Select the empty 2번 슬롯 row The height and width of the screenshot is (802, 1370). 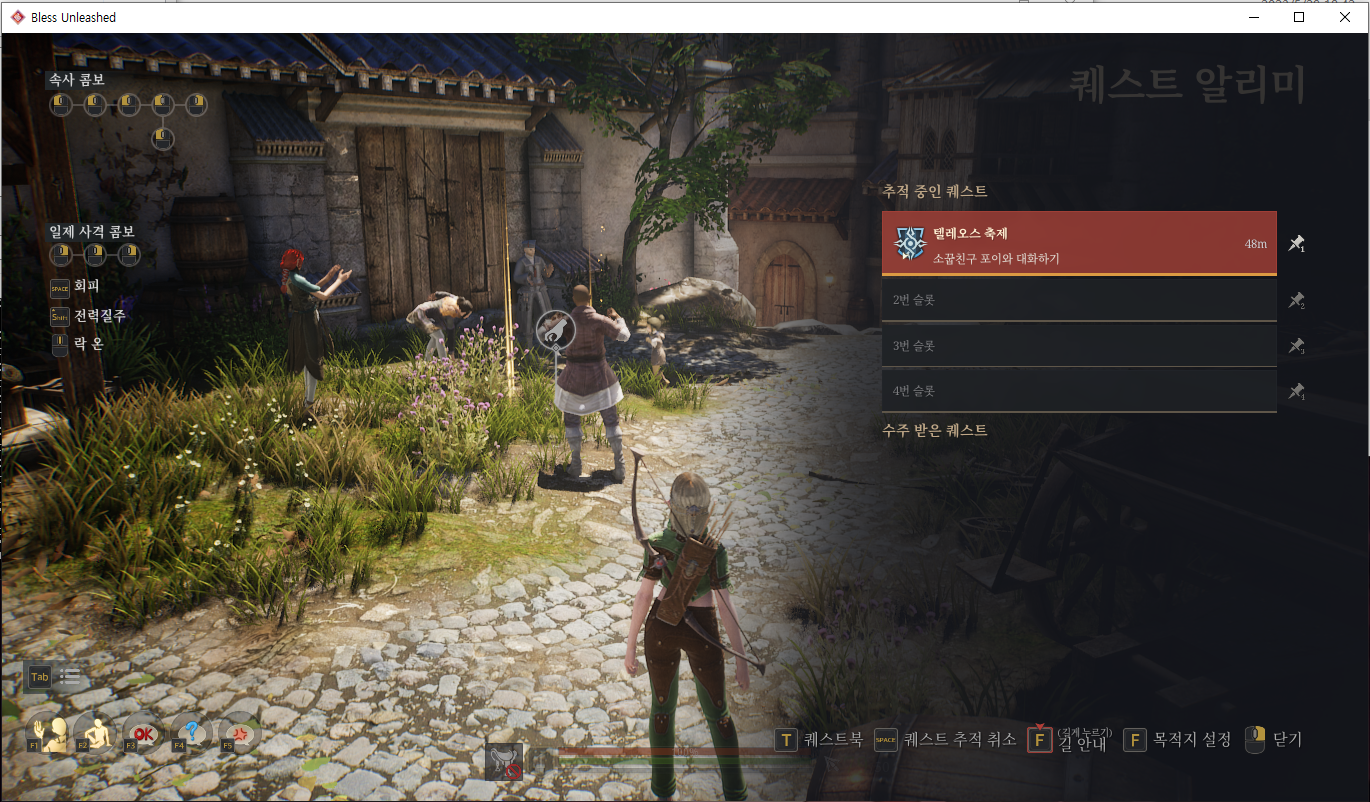(x=1078, y=299)
